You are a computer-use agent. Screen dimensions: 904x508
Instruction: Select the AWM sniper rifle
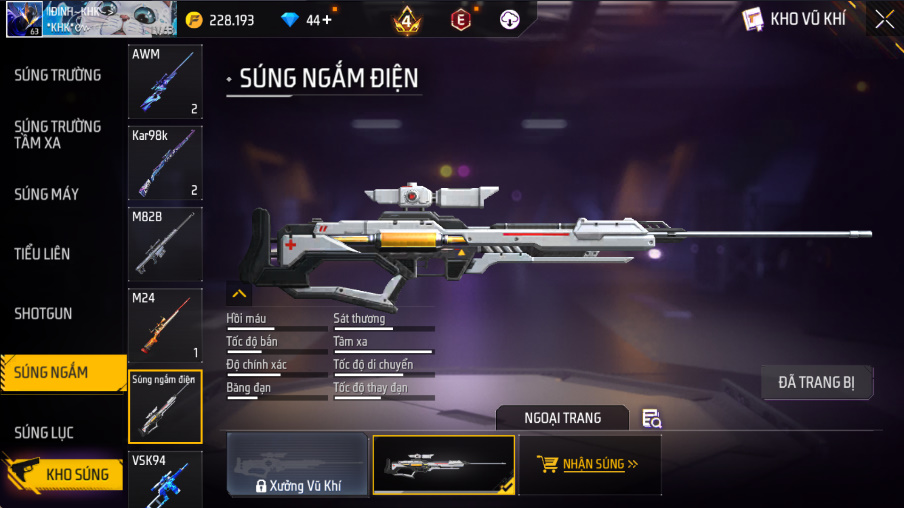coord(165,81)
